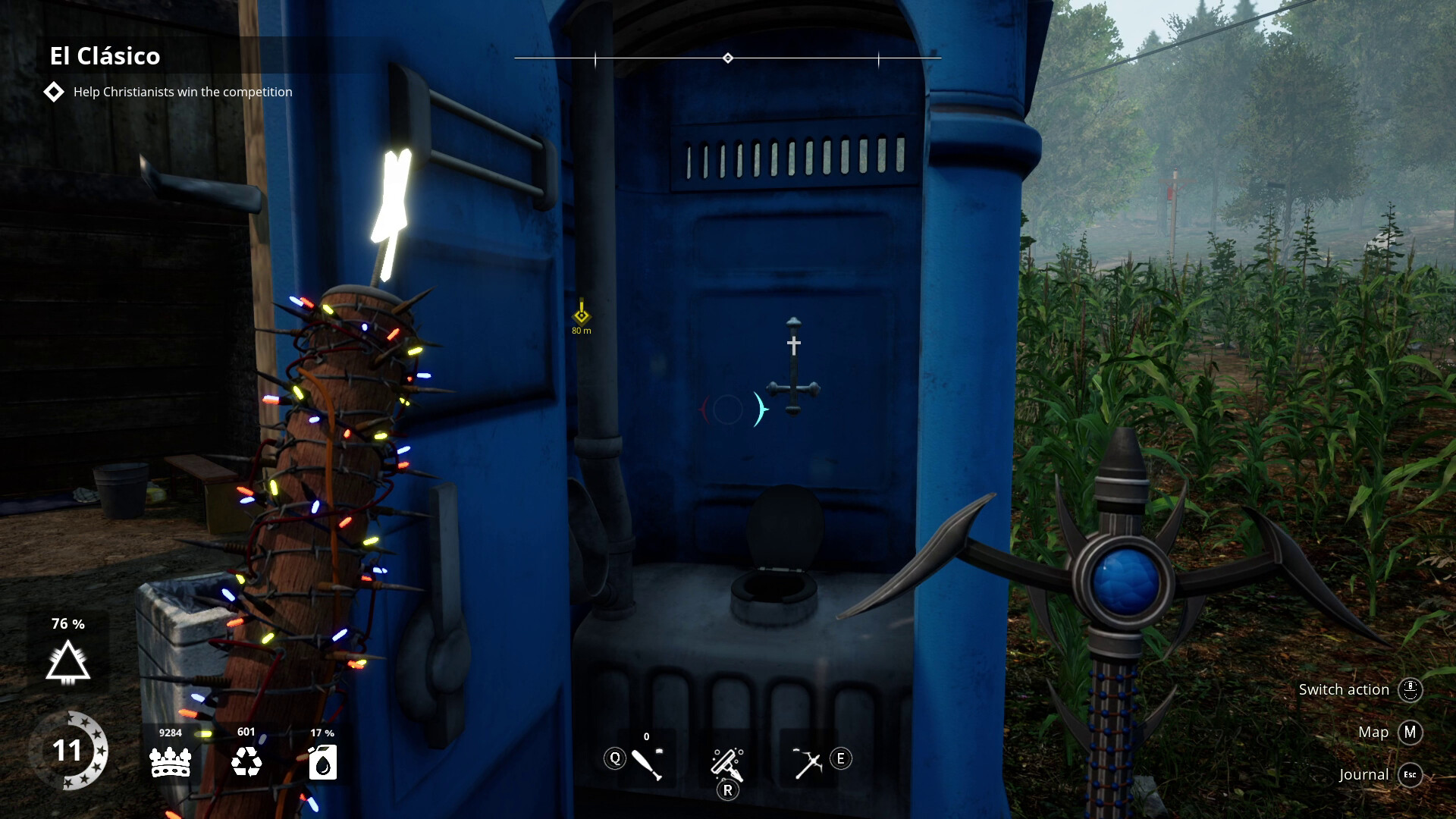Click the Q key slot indicator
Viewport: 1456px width, 819px height.
(614, 758)
